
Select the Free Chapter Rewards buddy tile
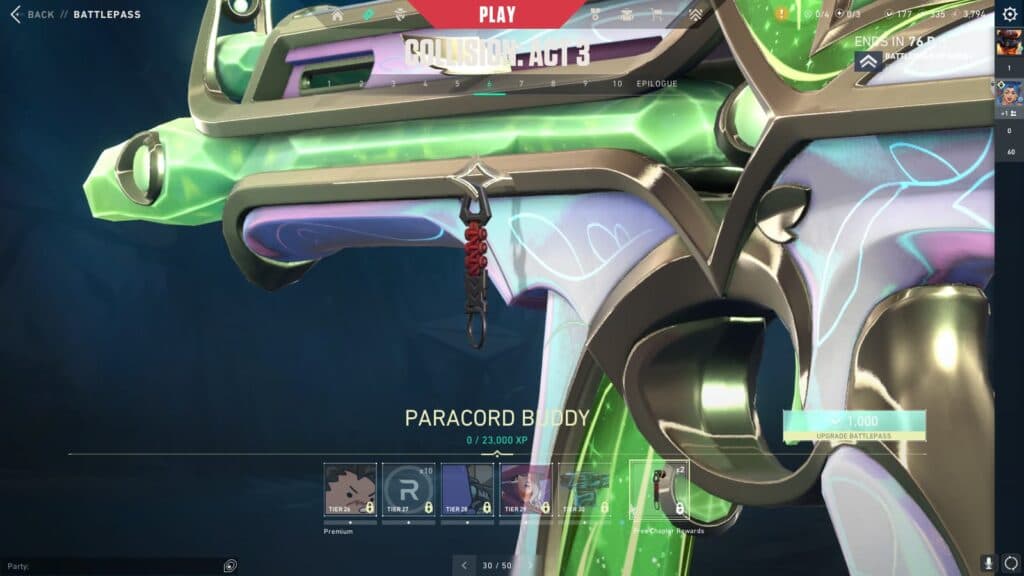coord(658,489)
